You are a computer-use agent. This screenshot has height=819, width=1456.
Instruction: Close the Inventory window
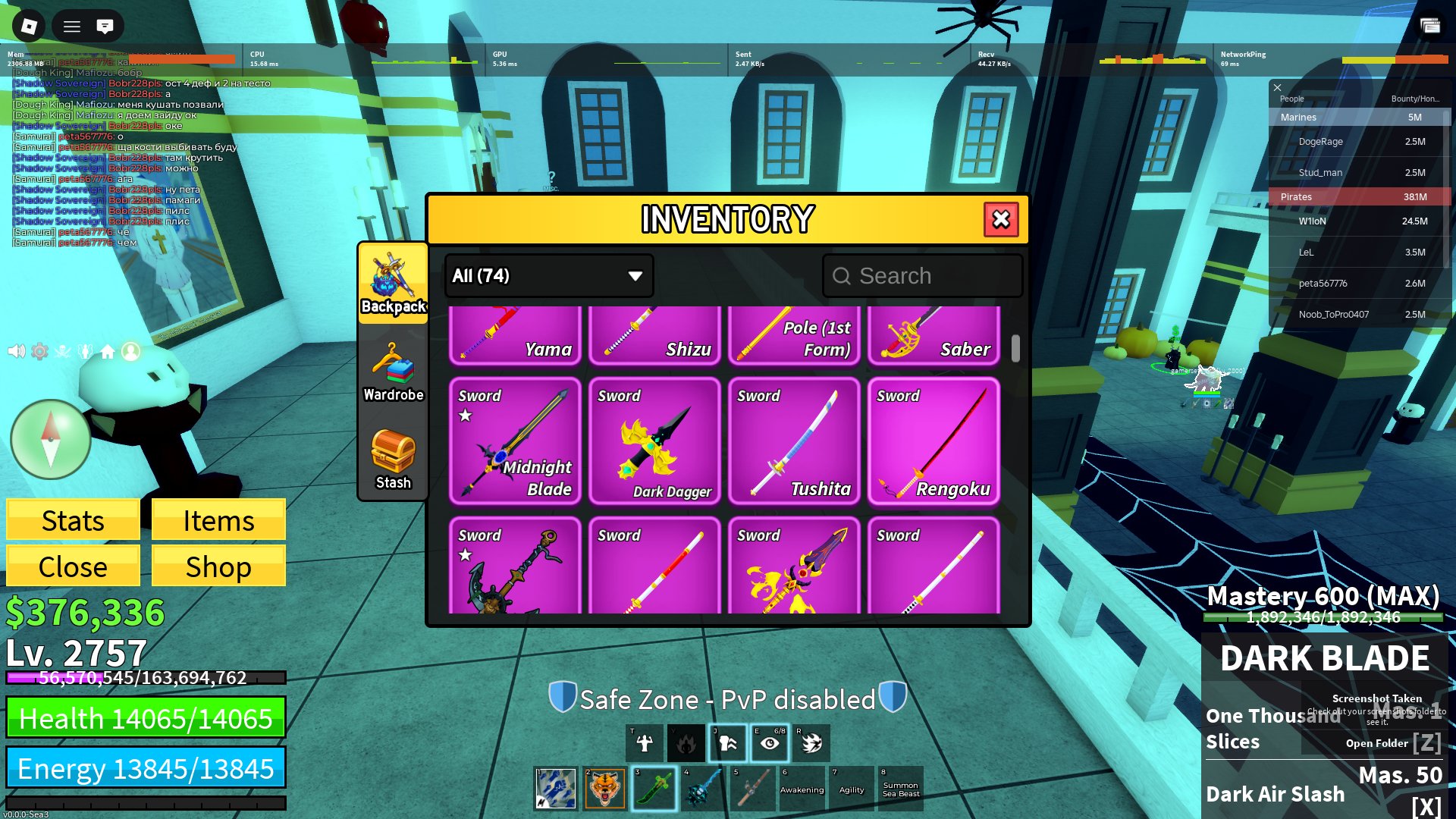(x=1001, y=220)
